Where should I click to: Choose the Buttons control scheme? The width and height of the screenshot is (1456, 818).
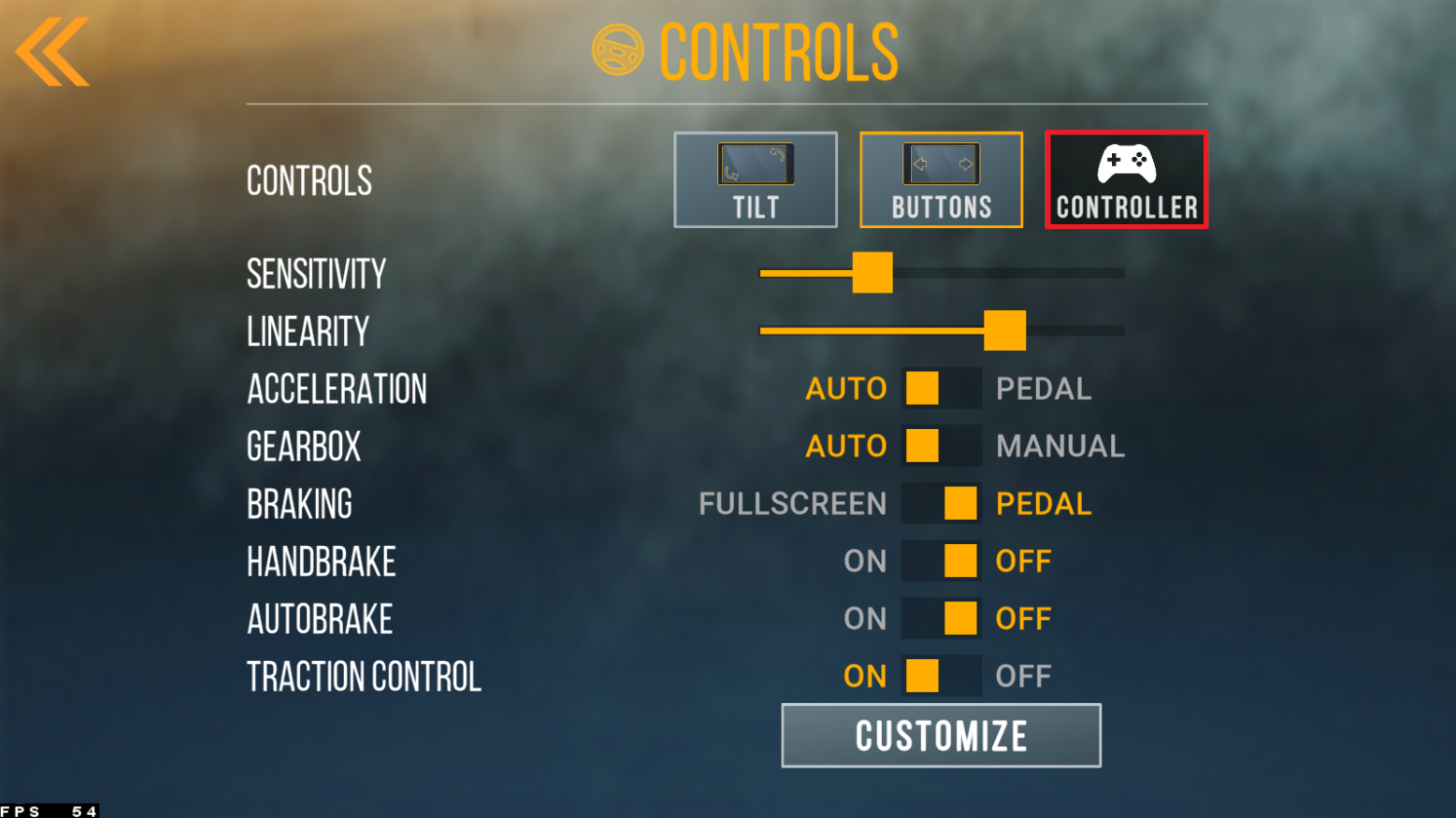pos(940,180)
